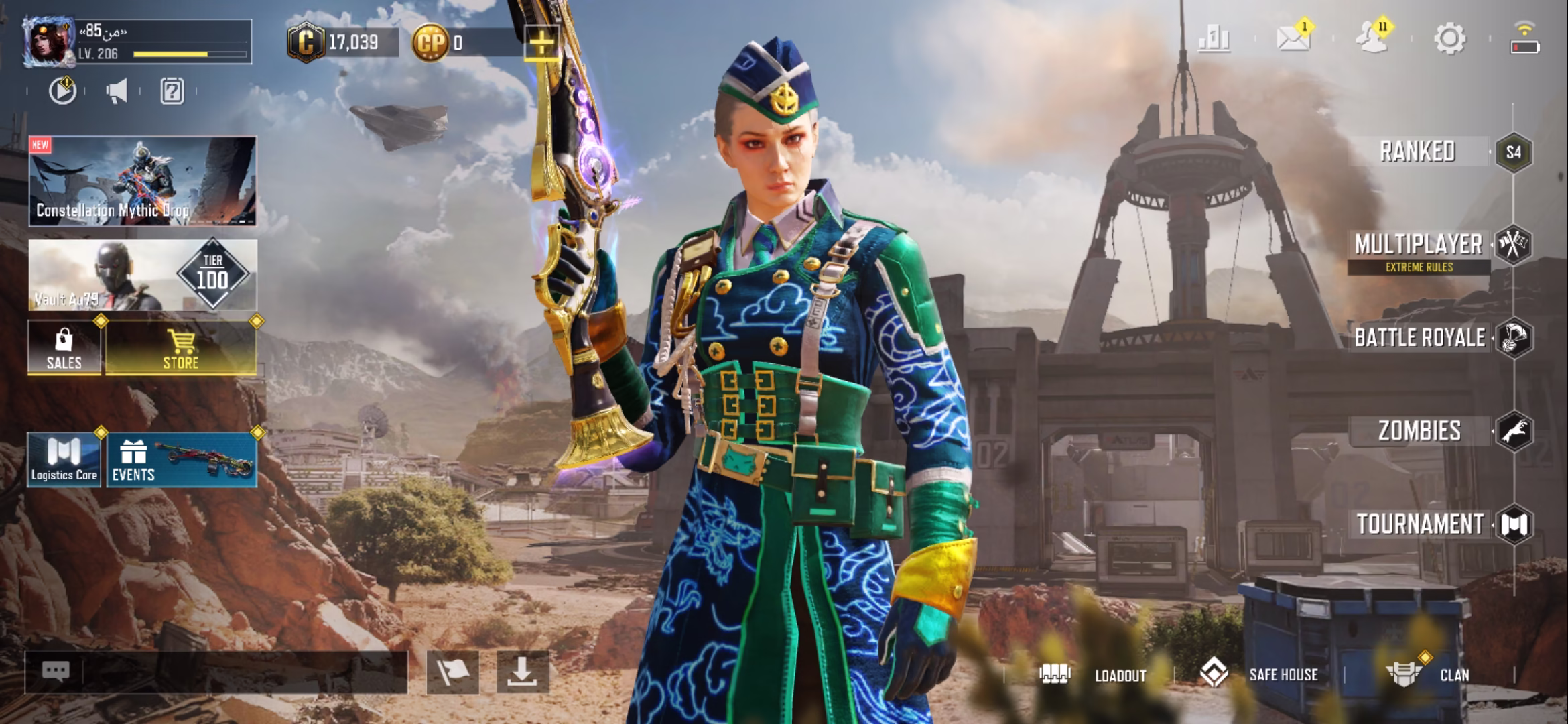
Task: Enter Battle Royale mode
Action: [x=1420, y=338]
